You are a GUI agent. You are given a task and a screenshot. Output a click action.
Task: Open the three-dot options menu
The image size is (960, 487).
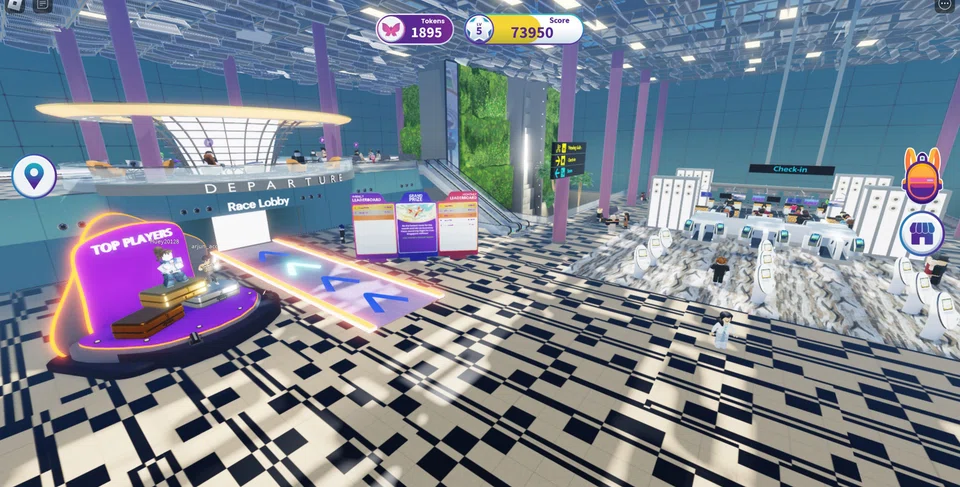point(944,4)
